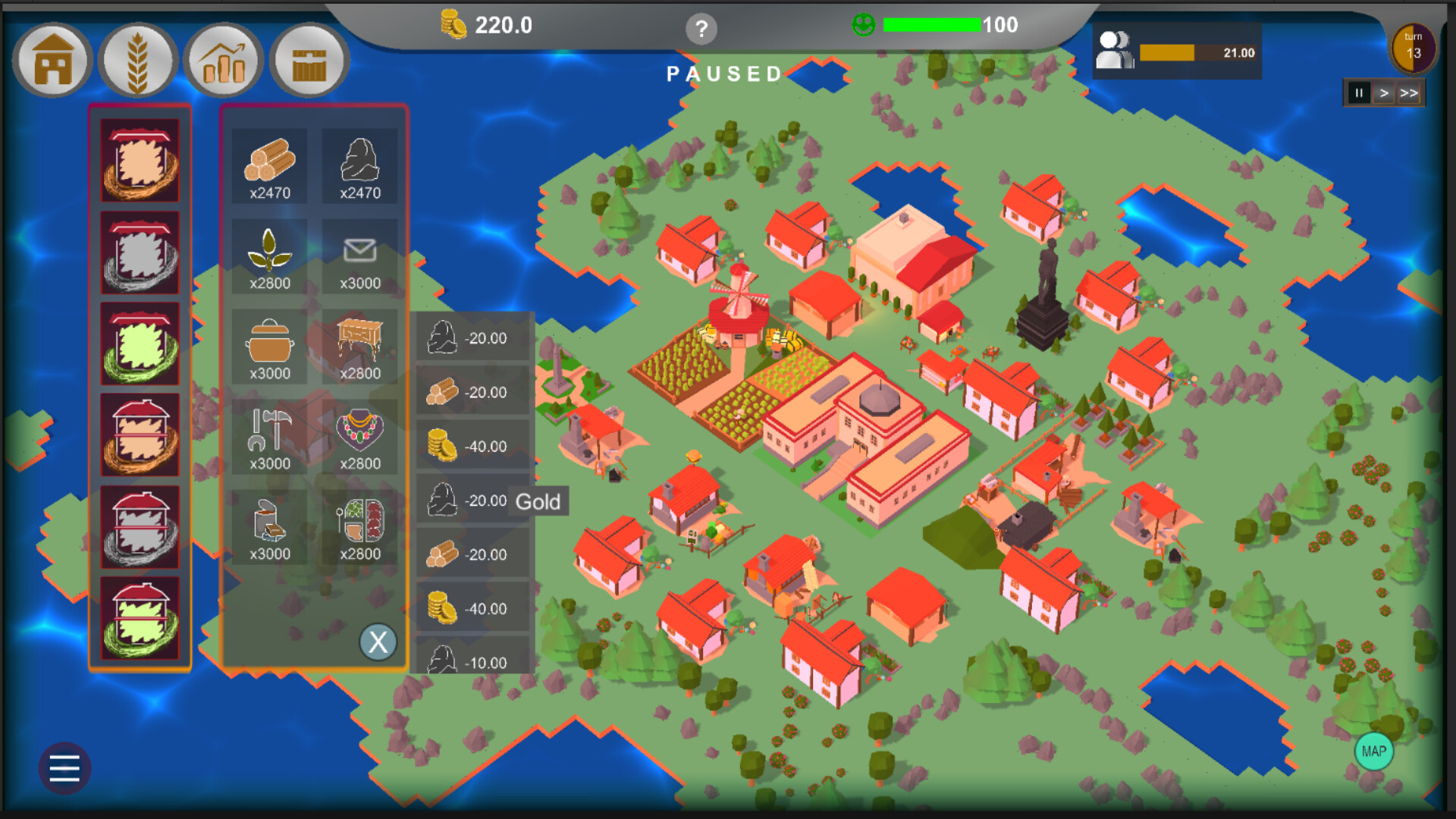
Task: Click the green happiness bar showing 100
Action: click(x=931, y=25)
